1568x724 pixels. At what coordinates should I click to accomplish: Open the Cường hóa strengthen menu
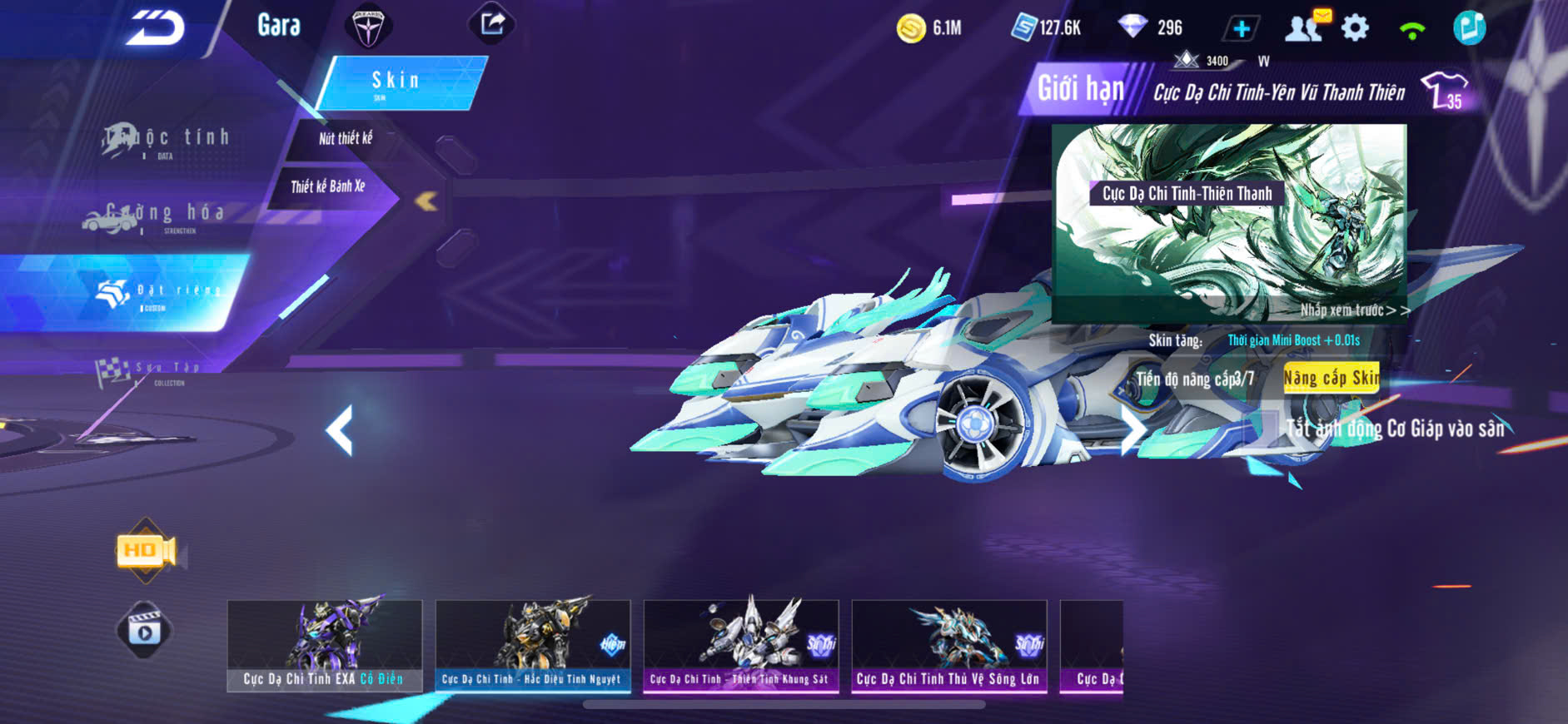(154, 216)
